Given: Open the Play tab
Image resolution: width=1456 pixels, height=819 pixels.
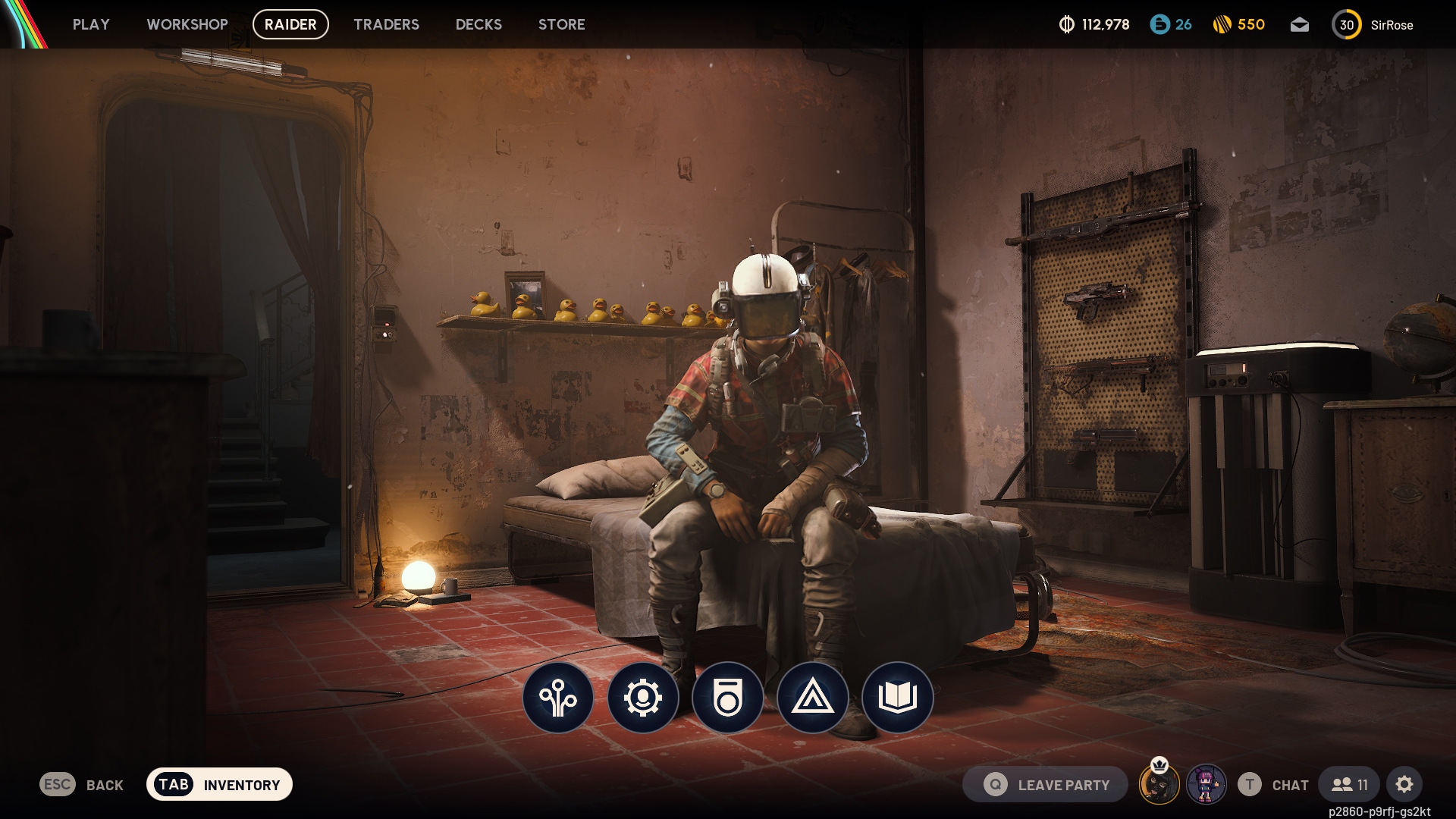Looking at the screenshot, I should 91,24.
